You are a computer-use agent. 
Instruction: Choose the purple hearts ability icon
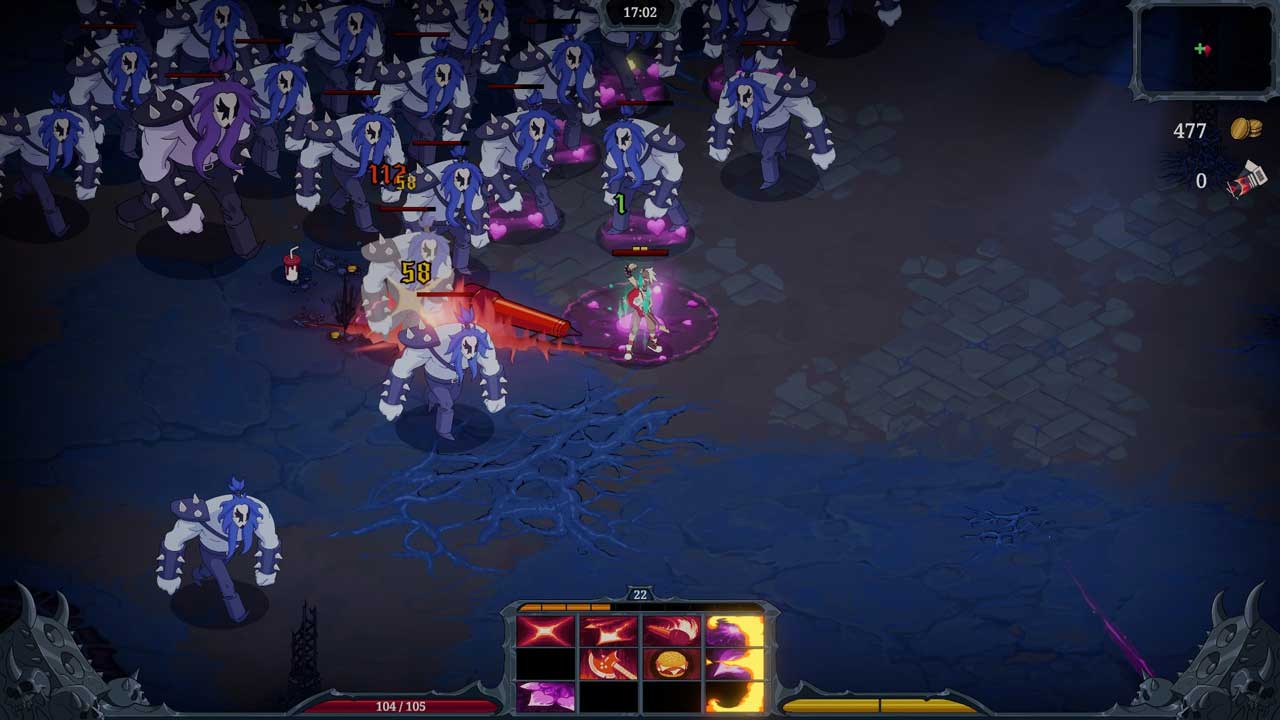coord(545,696)
